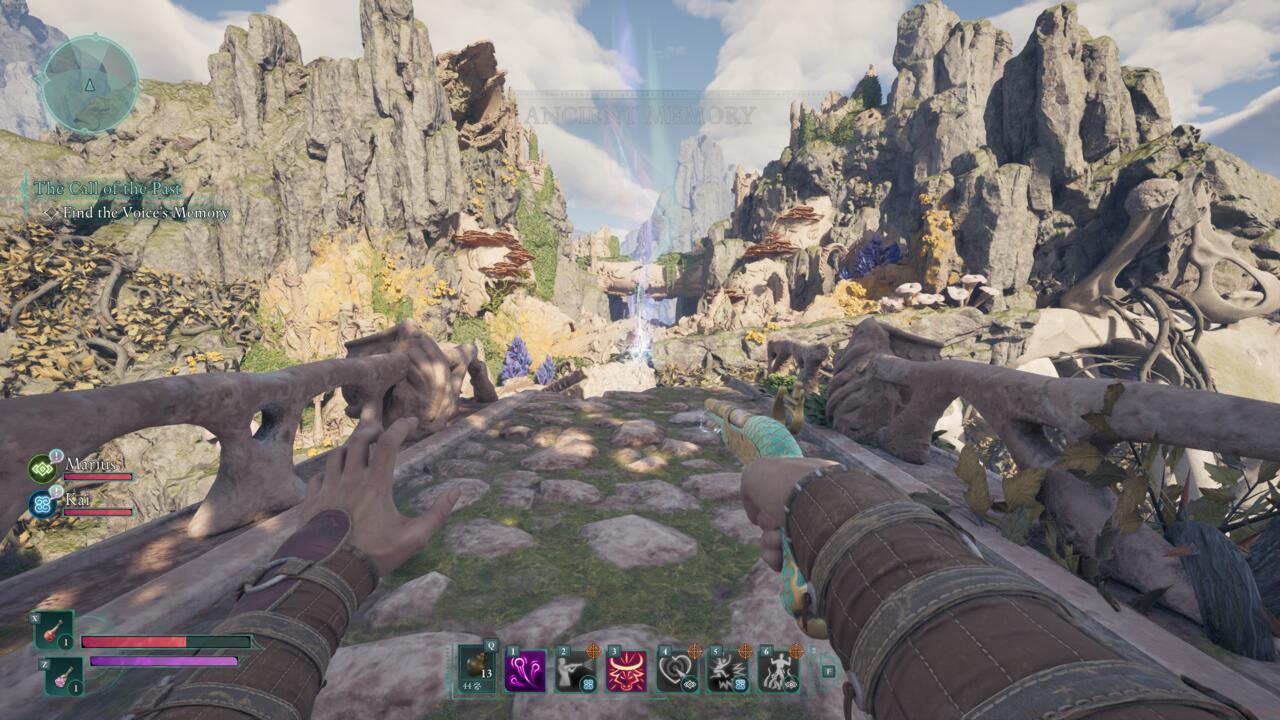Toggle the blue snowflake marker on slot 5
The image size is (1280, 720).
point(740,686)
